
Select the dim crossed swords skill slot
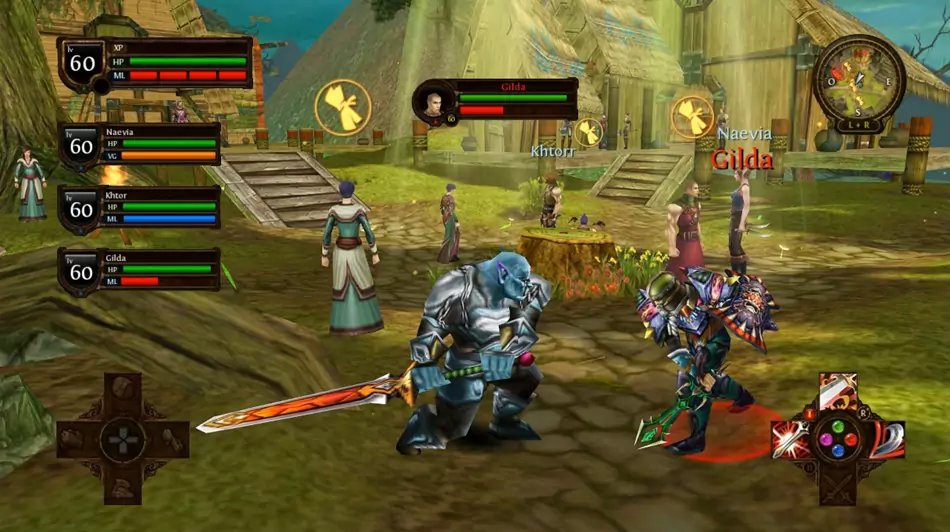pyautogui.click(x=838, y=486)
